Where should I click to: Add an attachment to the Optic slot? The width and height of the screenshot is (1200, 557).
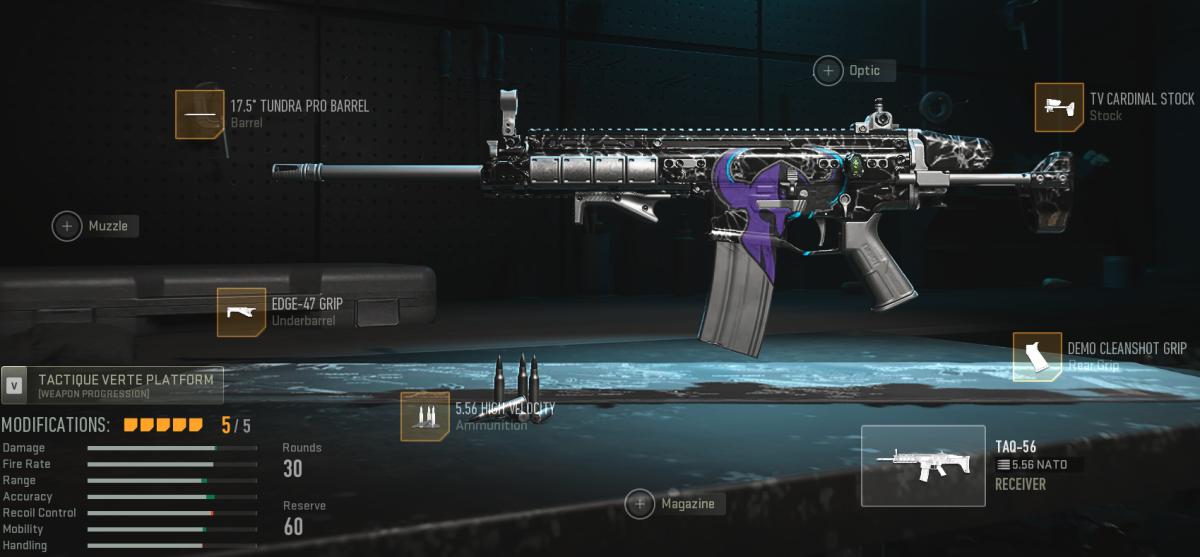[x=829, y=70]
